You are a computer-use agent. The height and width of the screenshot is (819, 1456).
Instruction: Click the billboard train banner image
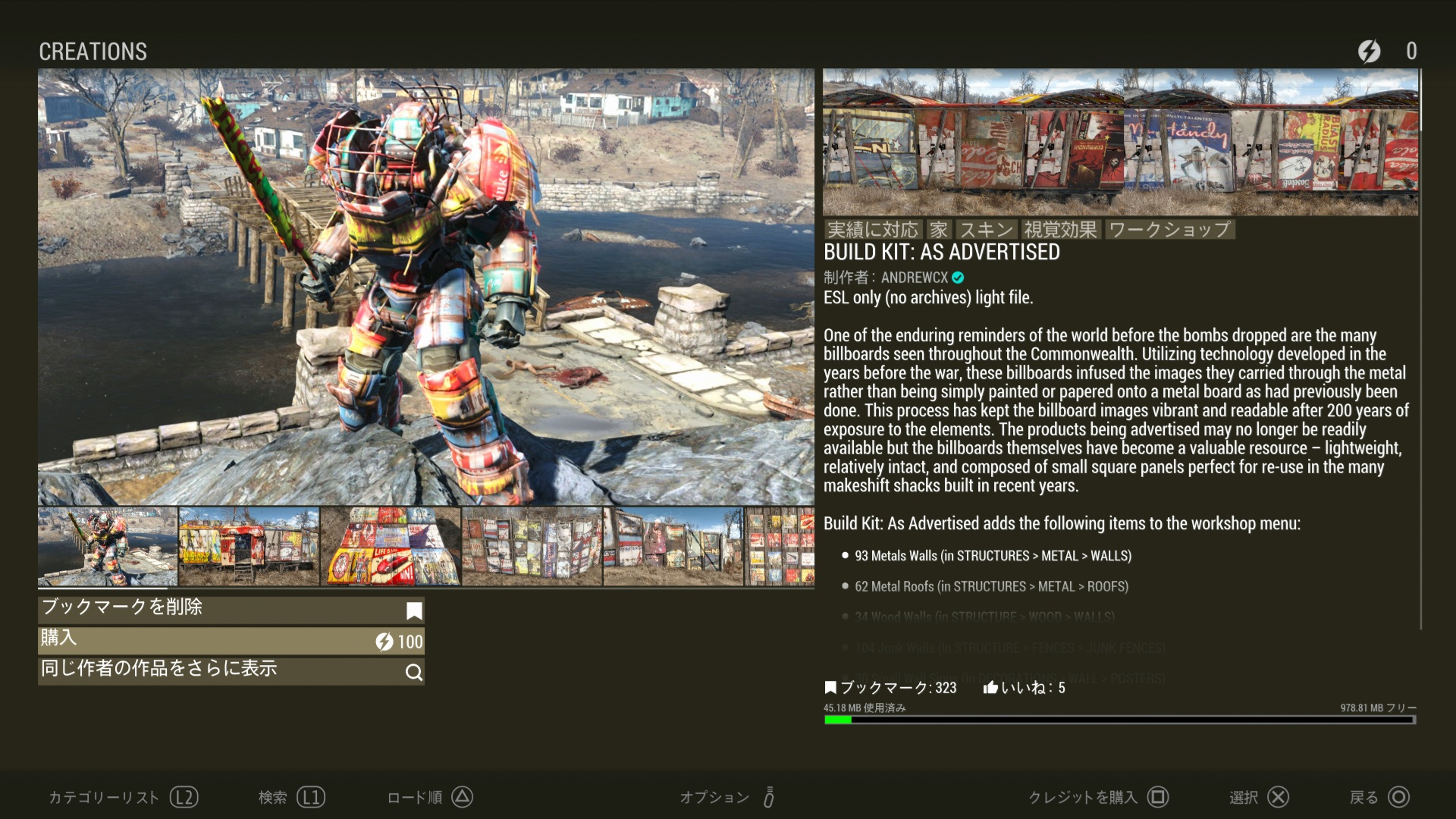1120,143
